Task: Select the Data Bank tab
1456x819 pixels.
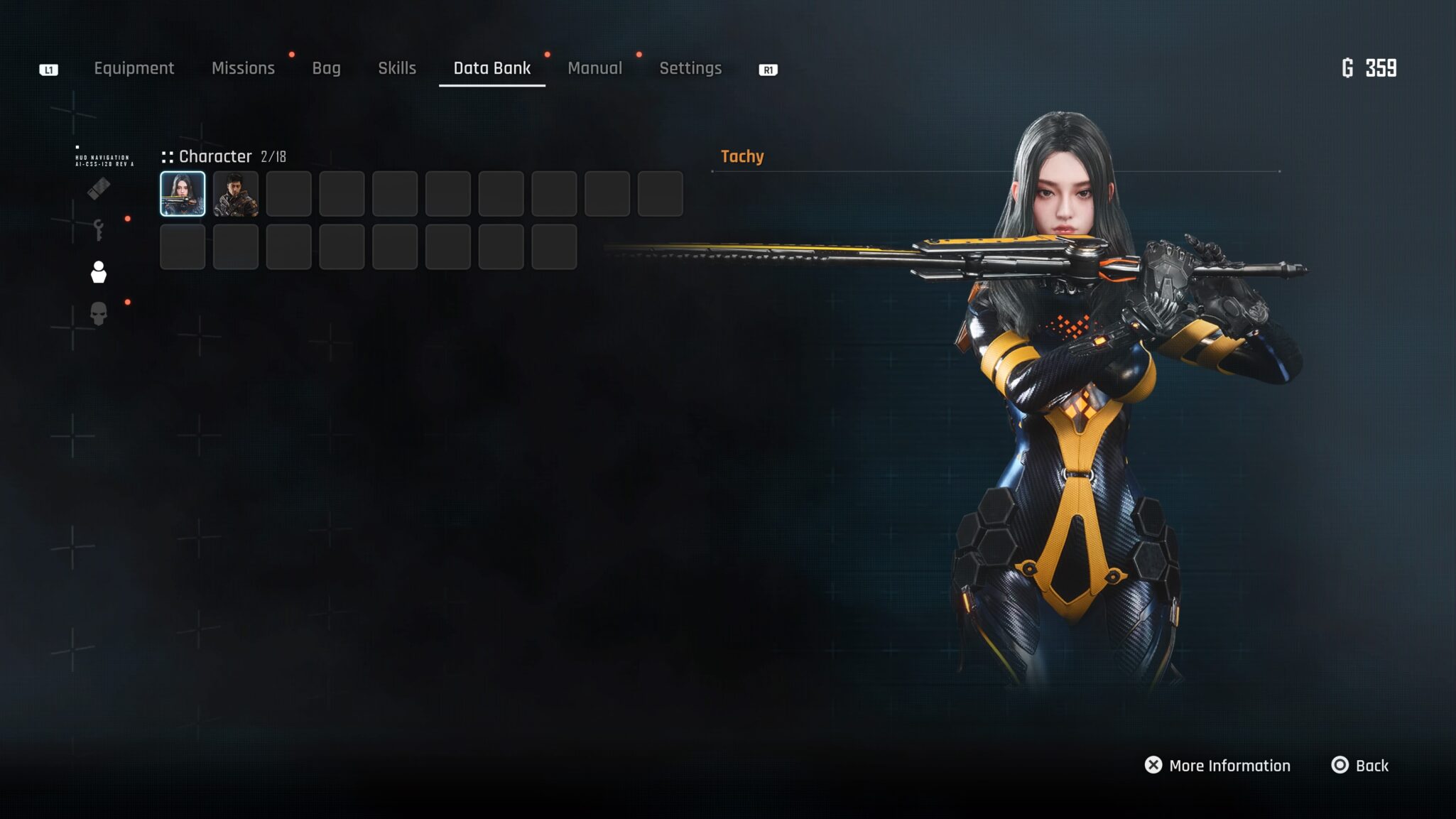Action: 491,68
